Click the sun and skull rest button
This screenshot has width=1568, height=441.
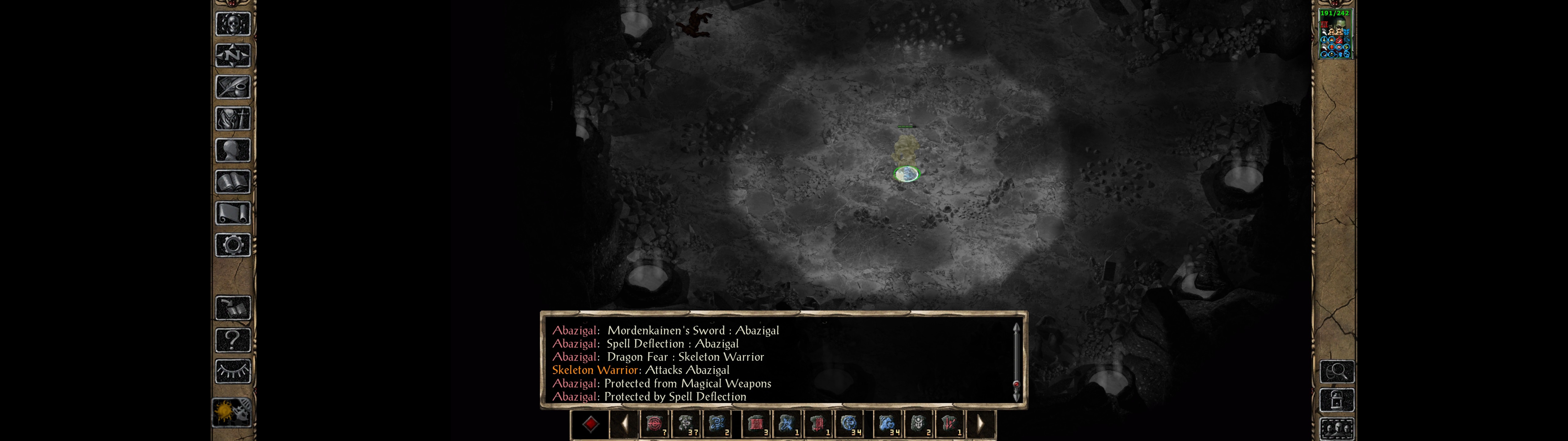(x=232, y=413)
